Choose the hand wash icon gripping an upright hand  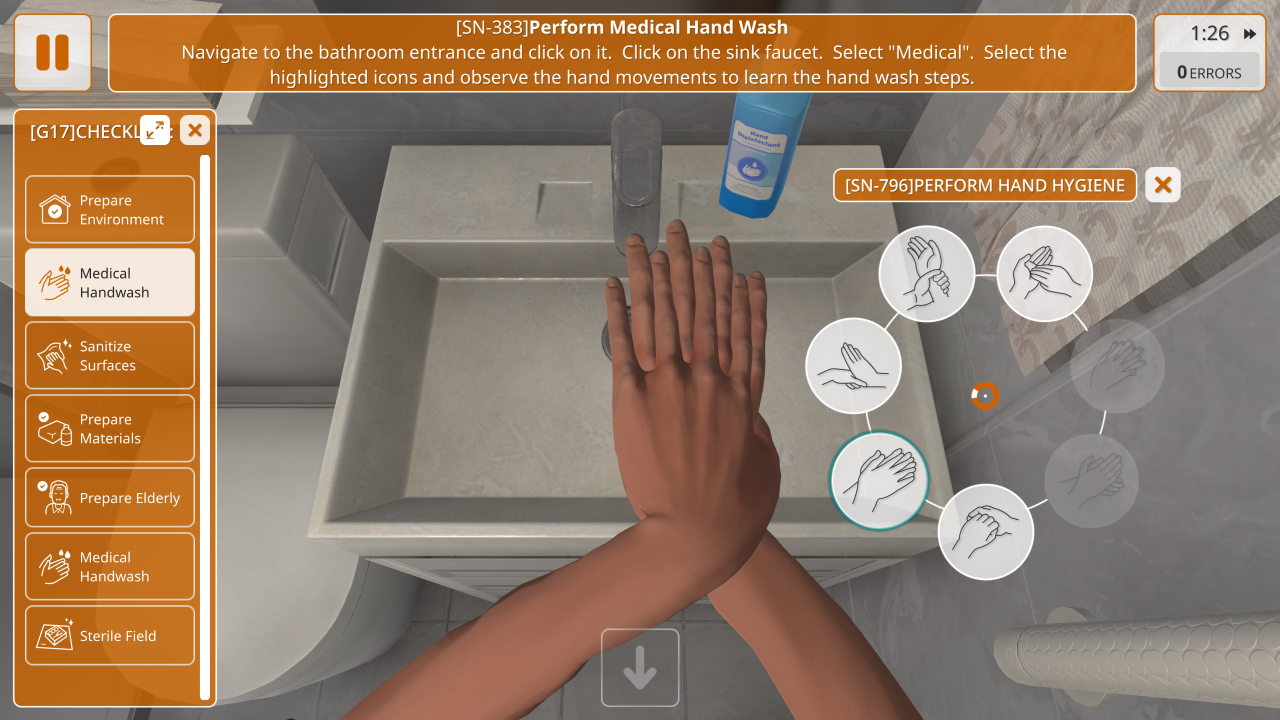tap(853, 366)
